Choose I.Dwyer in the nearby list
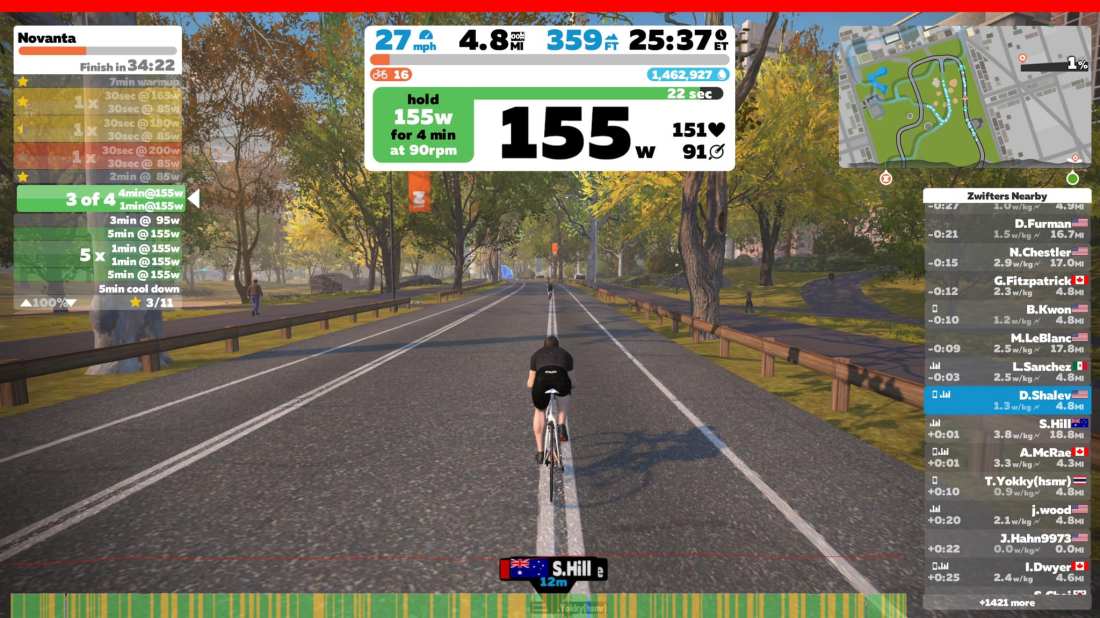1100x618 pixels. pyautogui.click(x=1006, y=572)
